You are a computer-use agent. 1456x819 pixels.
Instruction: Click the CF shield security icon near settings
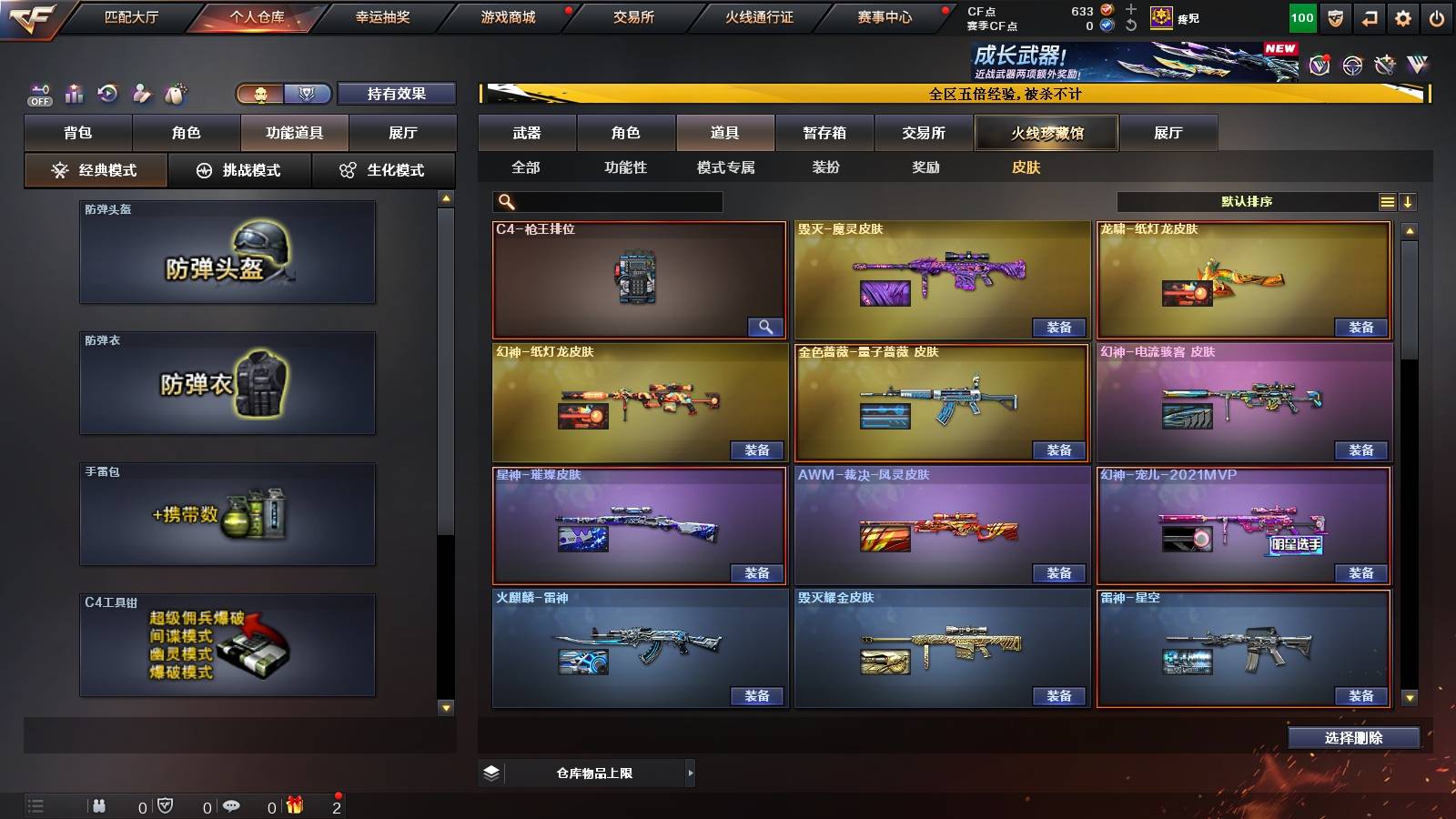click(1335, 18)
